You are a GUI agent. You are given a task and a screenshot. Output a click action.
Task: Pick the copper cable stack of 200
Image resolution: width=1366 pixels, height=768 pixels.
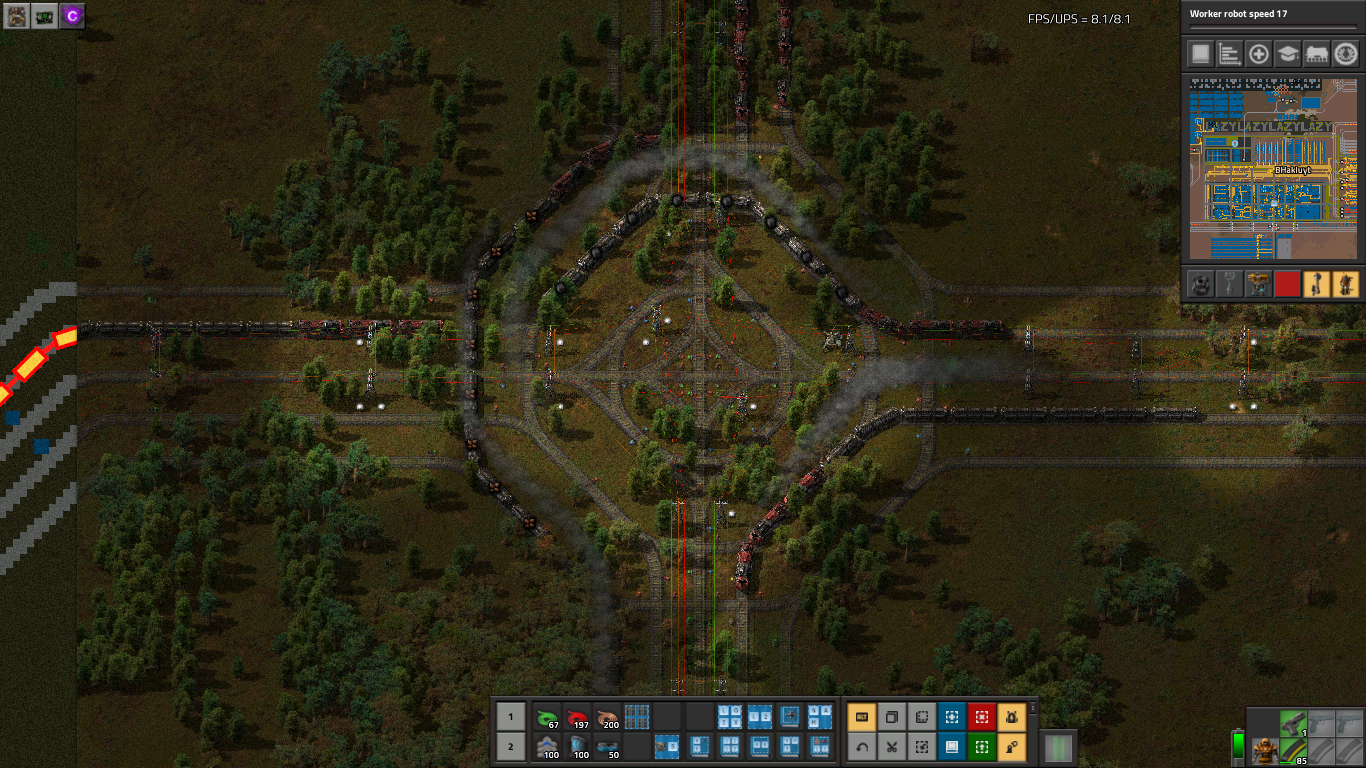[607, 717]
